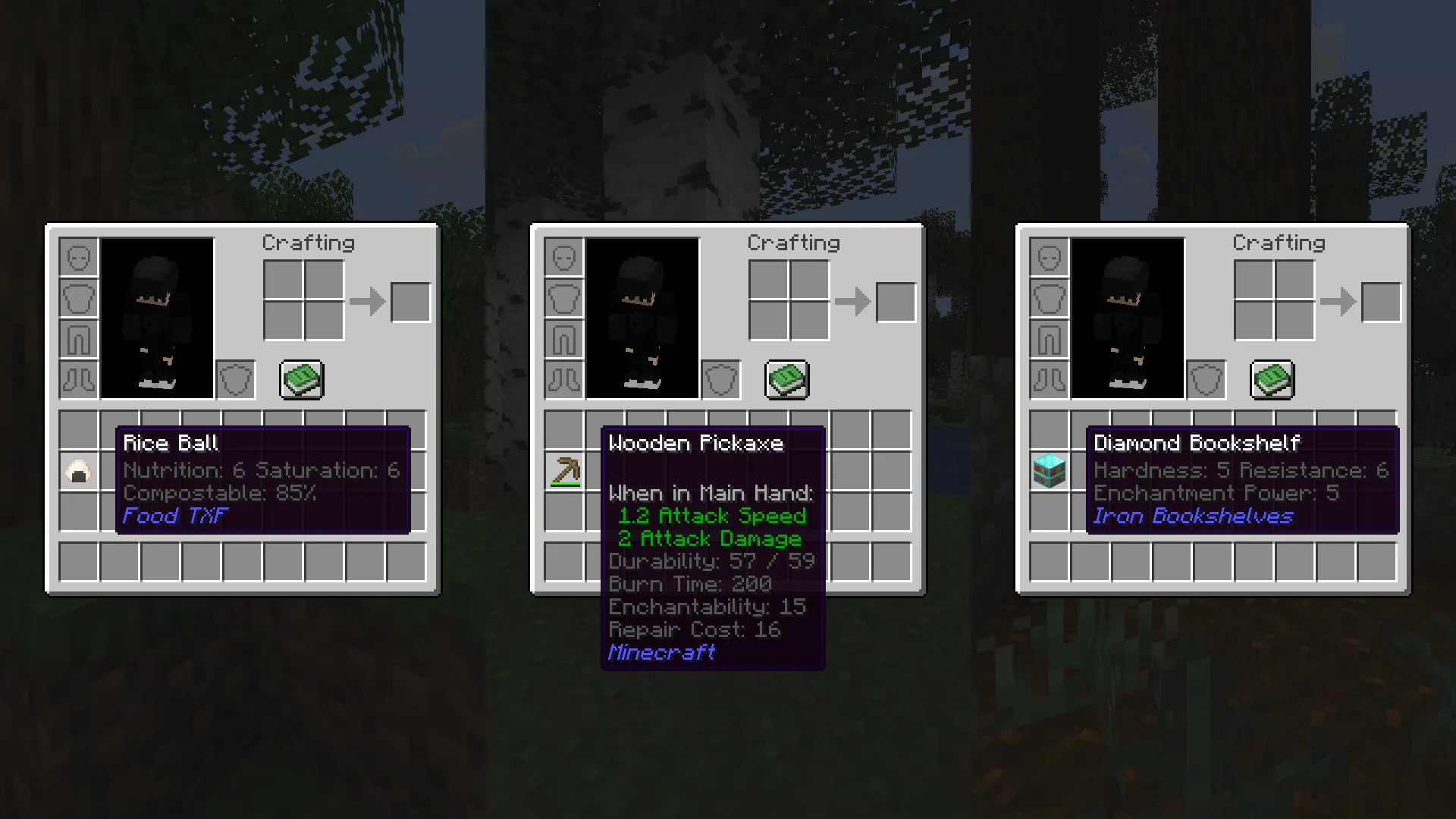Select the helmet armor slot
1456x819 pixels.
(79, 258)
